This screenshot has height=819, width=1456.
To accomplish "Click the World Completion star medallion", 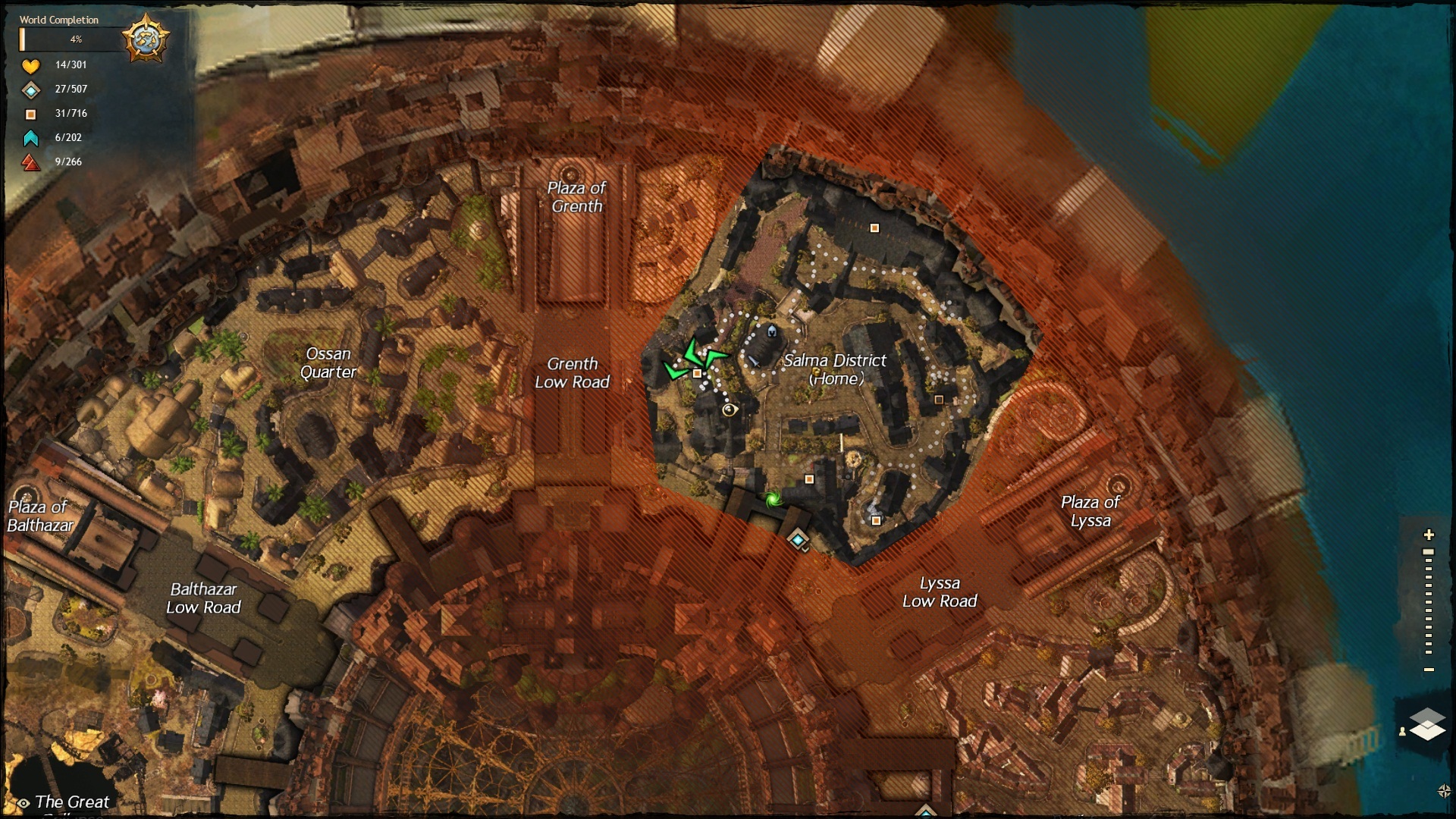I will [146, 38].
